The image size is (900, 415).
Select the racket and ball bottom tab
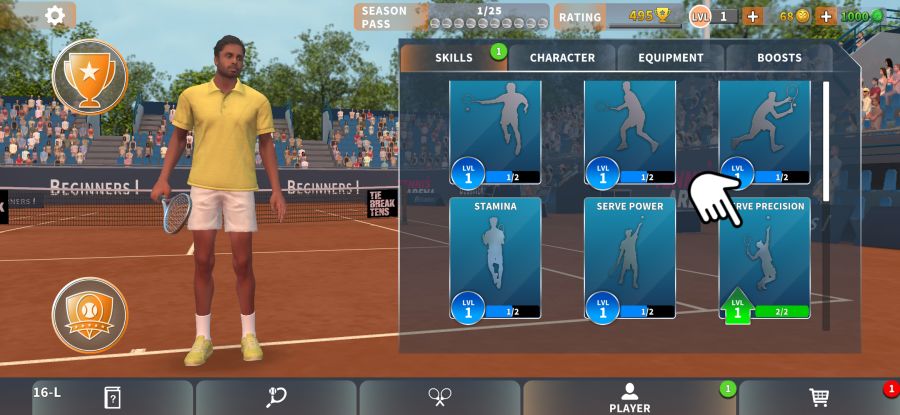276,397
